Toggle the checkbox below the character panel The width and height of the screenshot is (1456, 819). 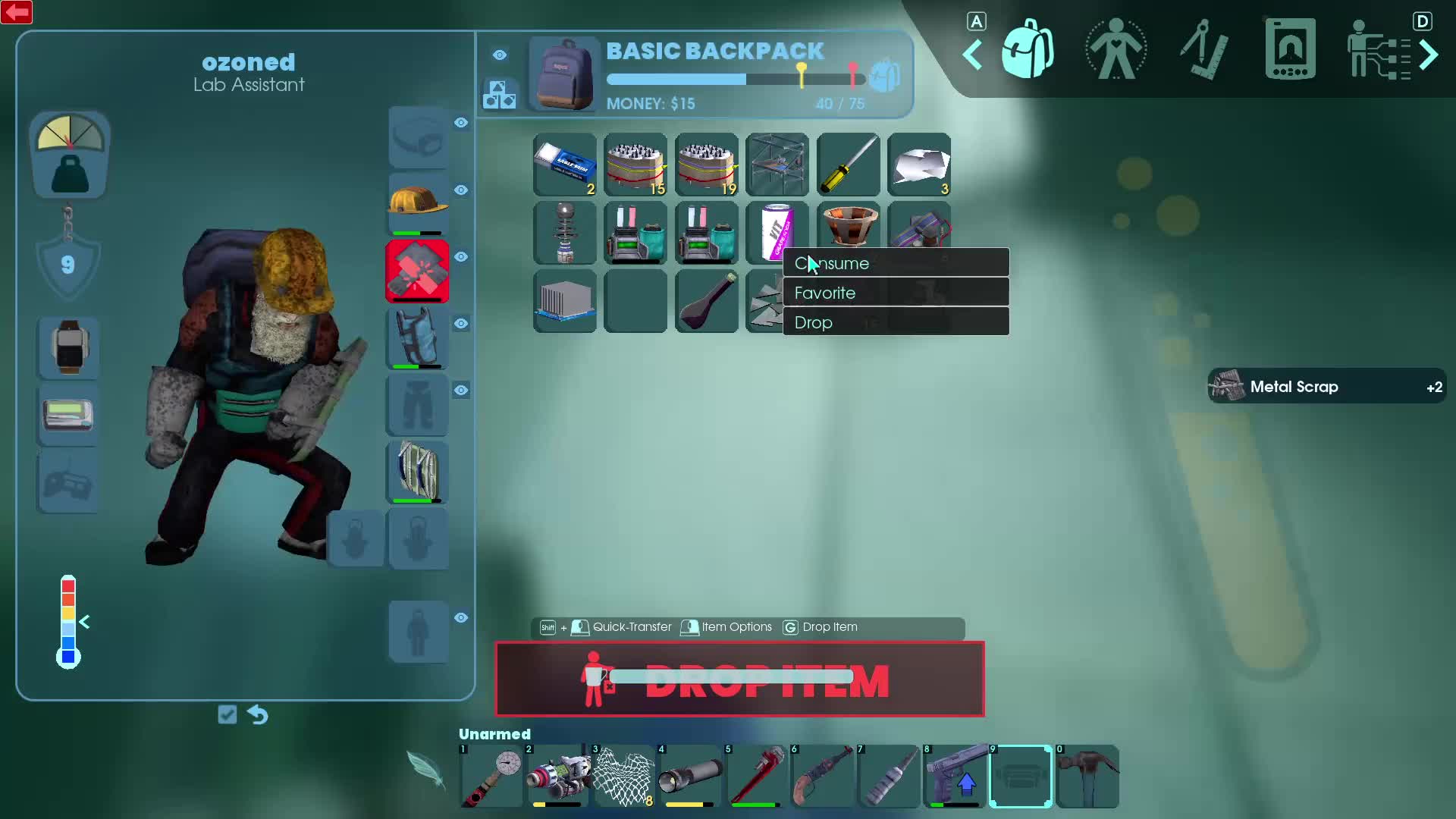227,714
